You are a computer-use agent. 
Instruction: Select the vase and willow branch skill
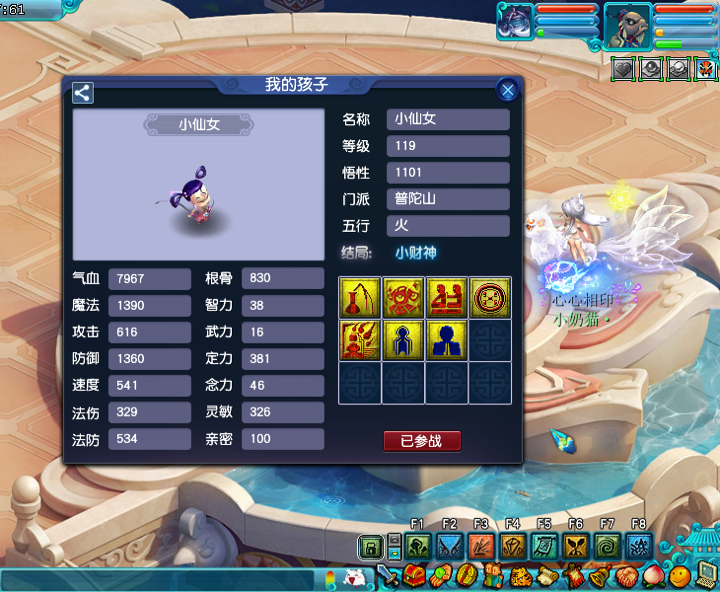pyautogui.click(x=359, y=297)
